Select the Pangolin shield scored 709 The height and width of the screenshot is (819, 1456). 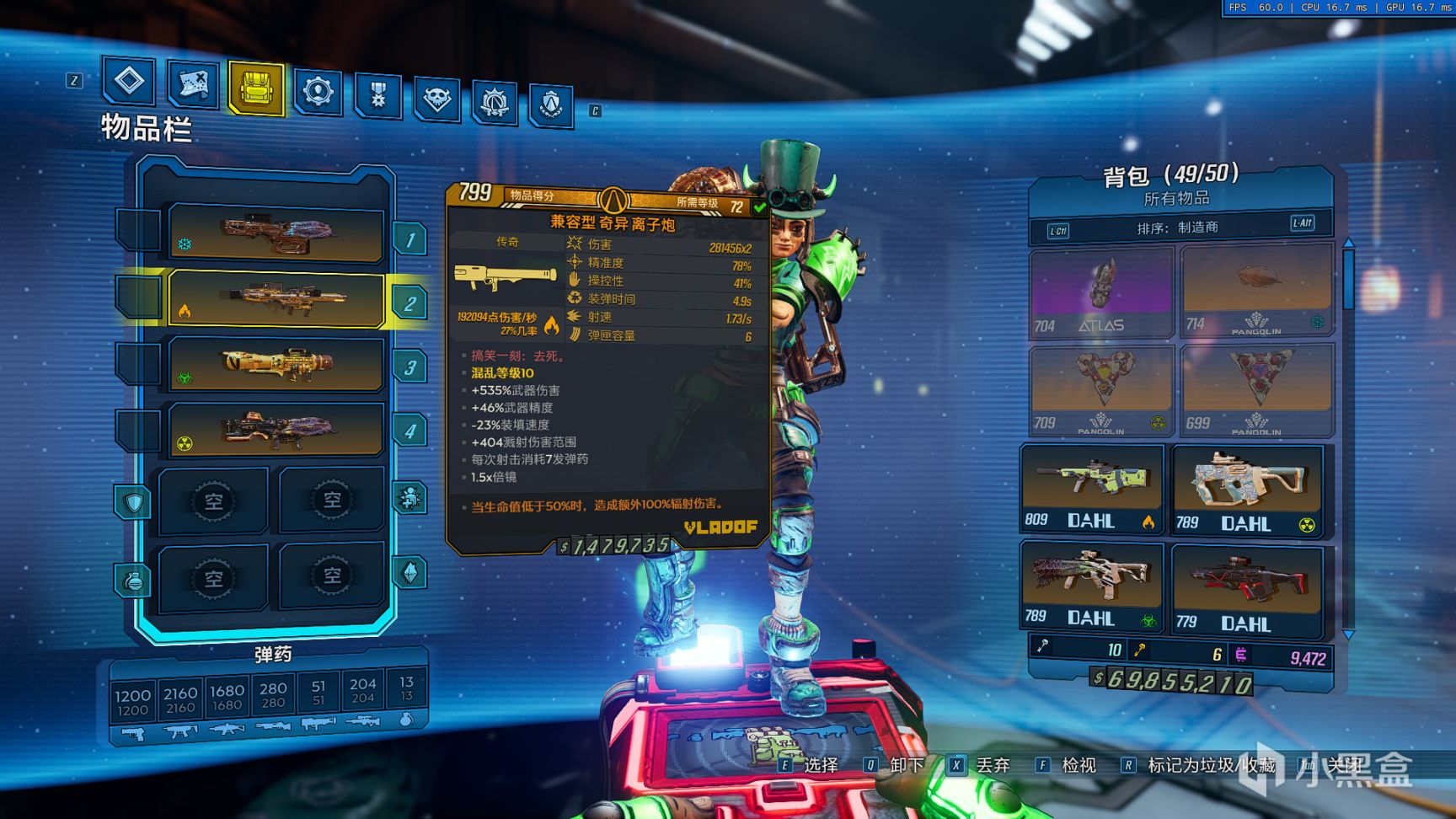click(x=1100, y=388)
